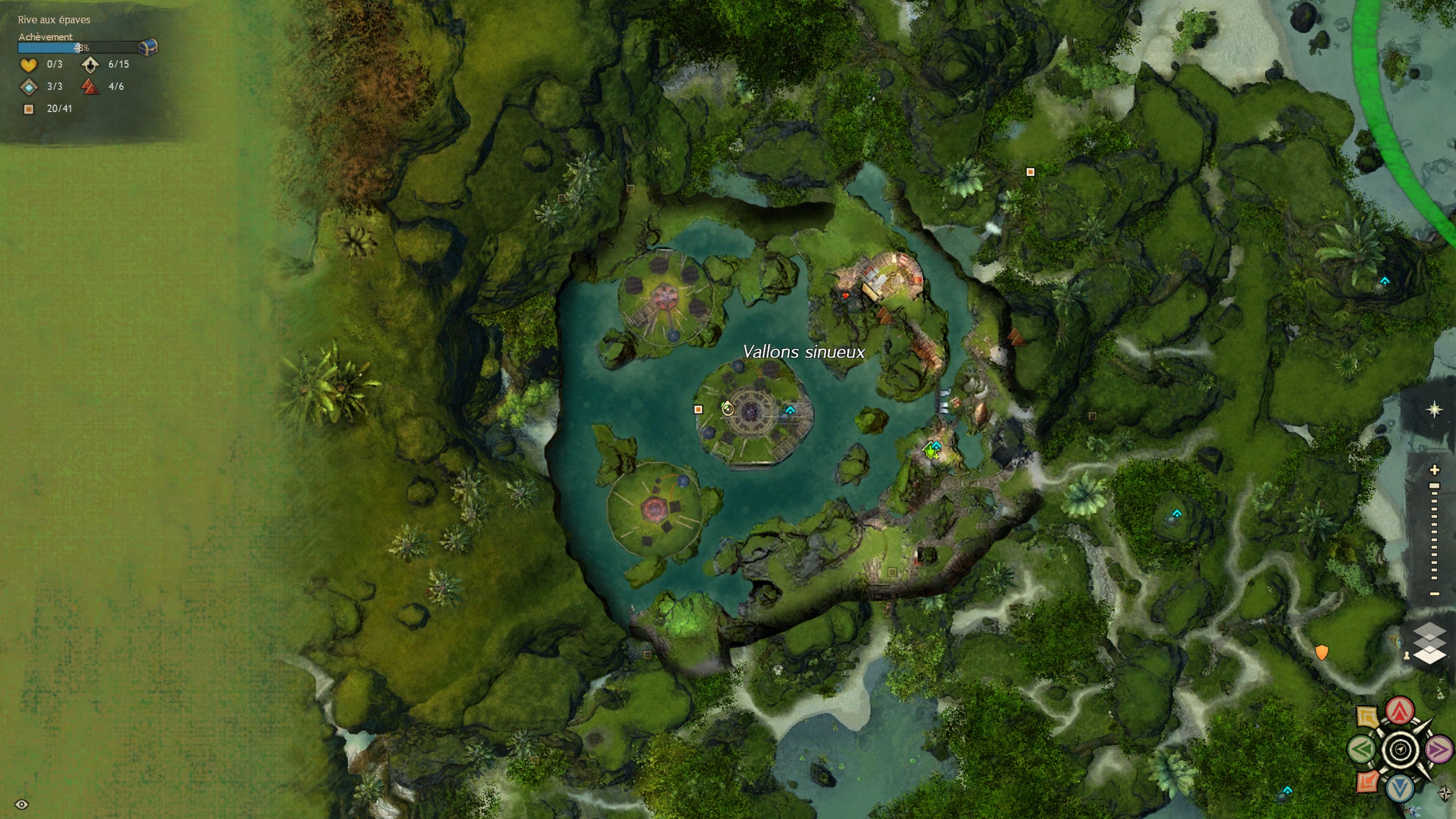Select the green waypoint marker with plus sign
Image resolution: width=1456 pixels, height=819 pixels.
[x=930, y=450]
